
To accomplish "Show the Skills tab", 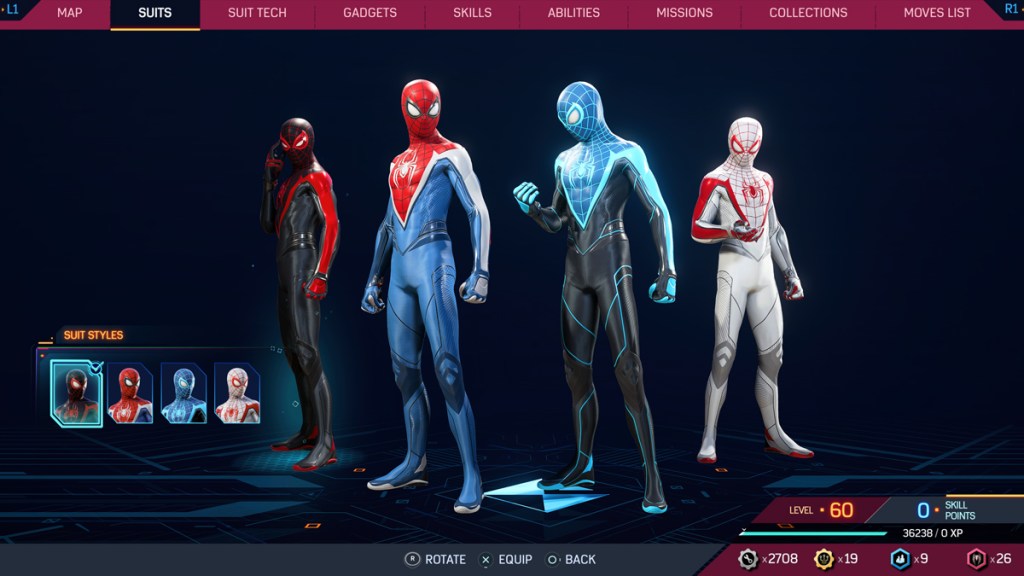I will pos(472,13).
